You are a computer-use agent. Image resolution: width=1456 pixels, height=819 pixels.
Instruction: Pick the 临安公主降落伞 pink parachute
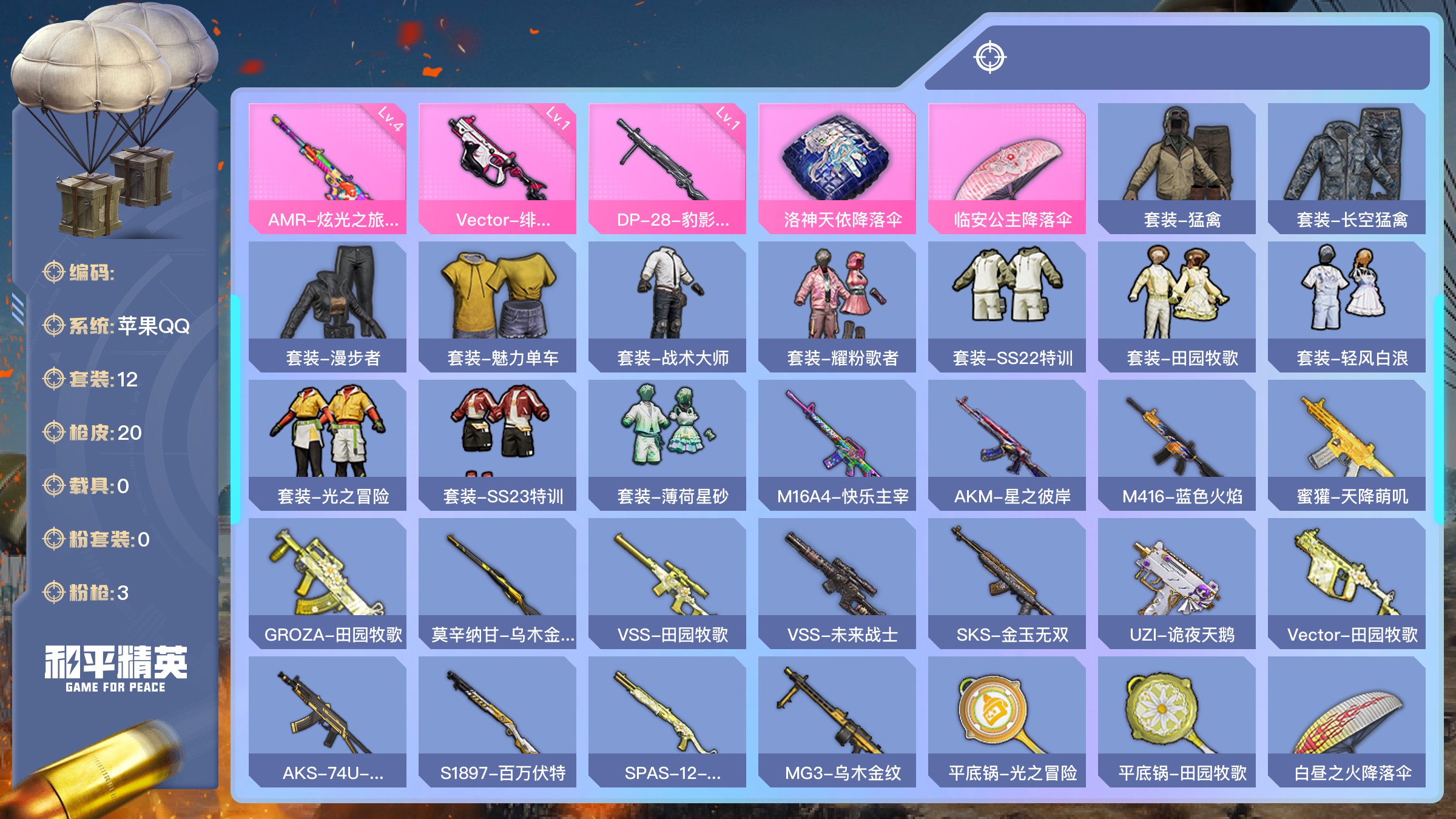[x=1007, y=168]
